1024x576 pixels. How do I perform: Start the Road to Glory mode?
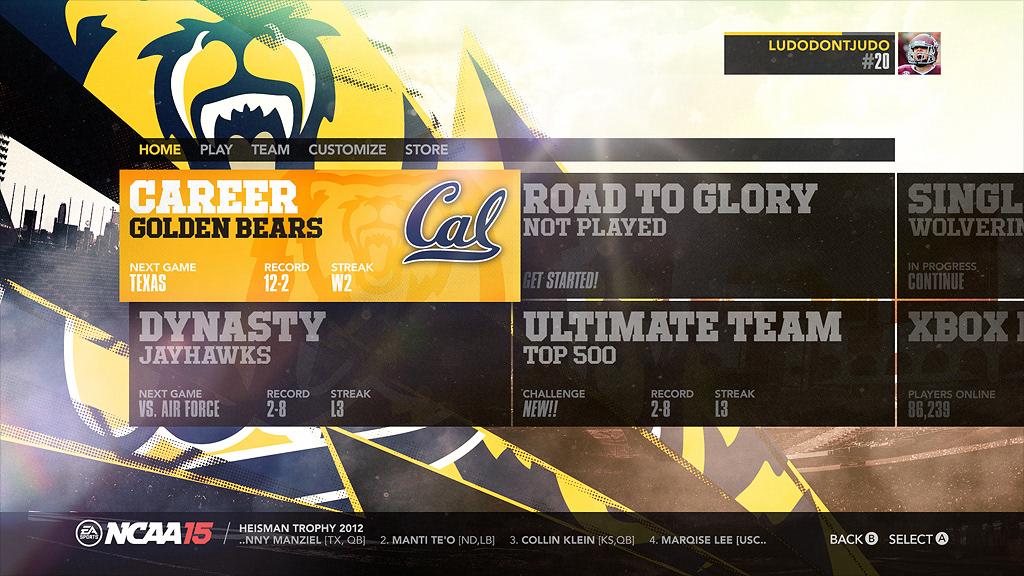pyautogui.click(x=704, y=236)
